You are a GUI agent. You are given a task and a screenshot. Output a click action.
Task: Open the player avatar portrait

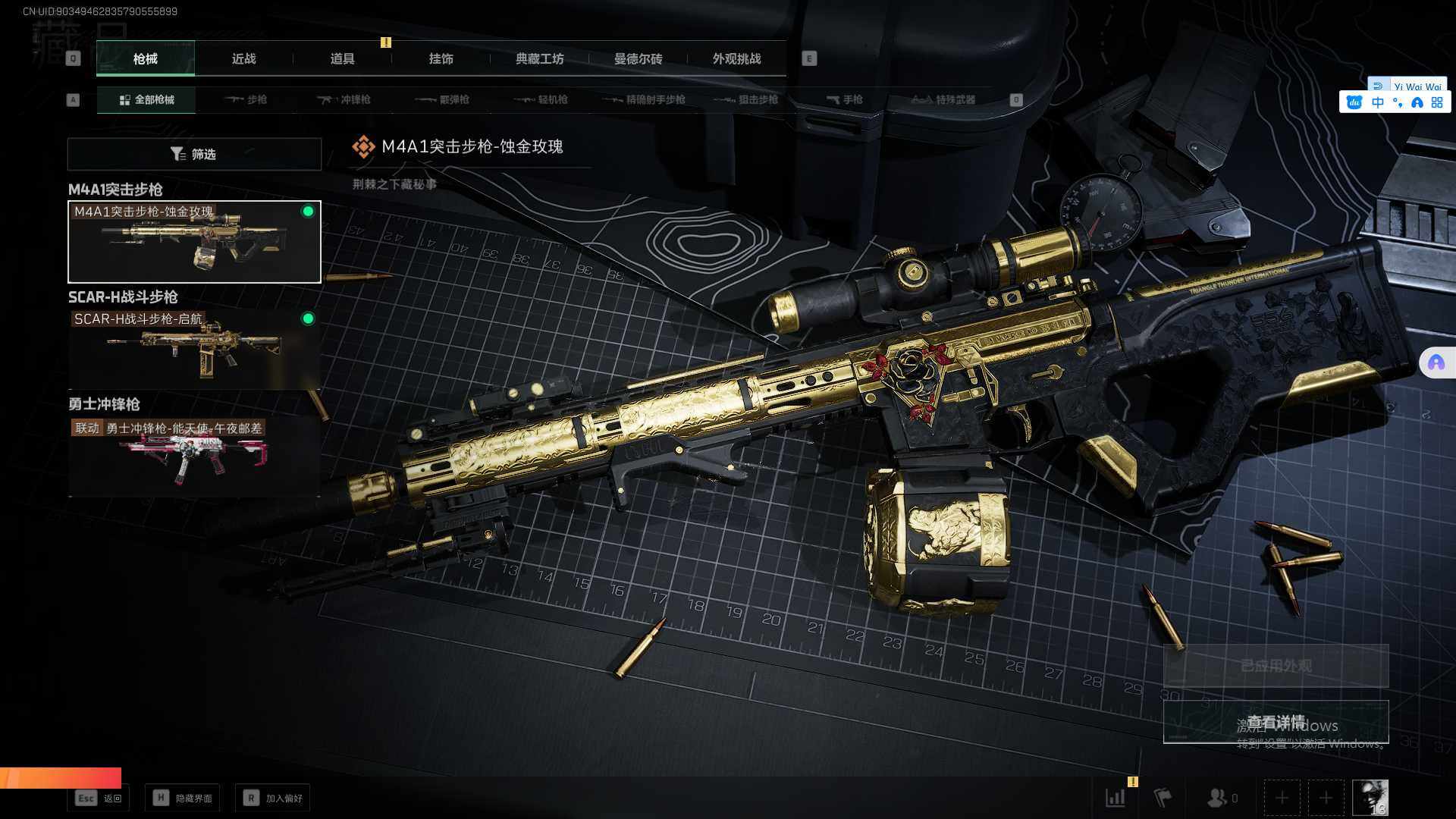[x=1370, y=798]
